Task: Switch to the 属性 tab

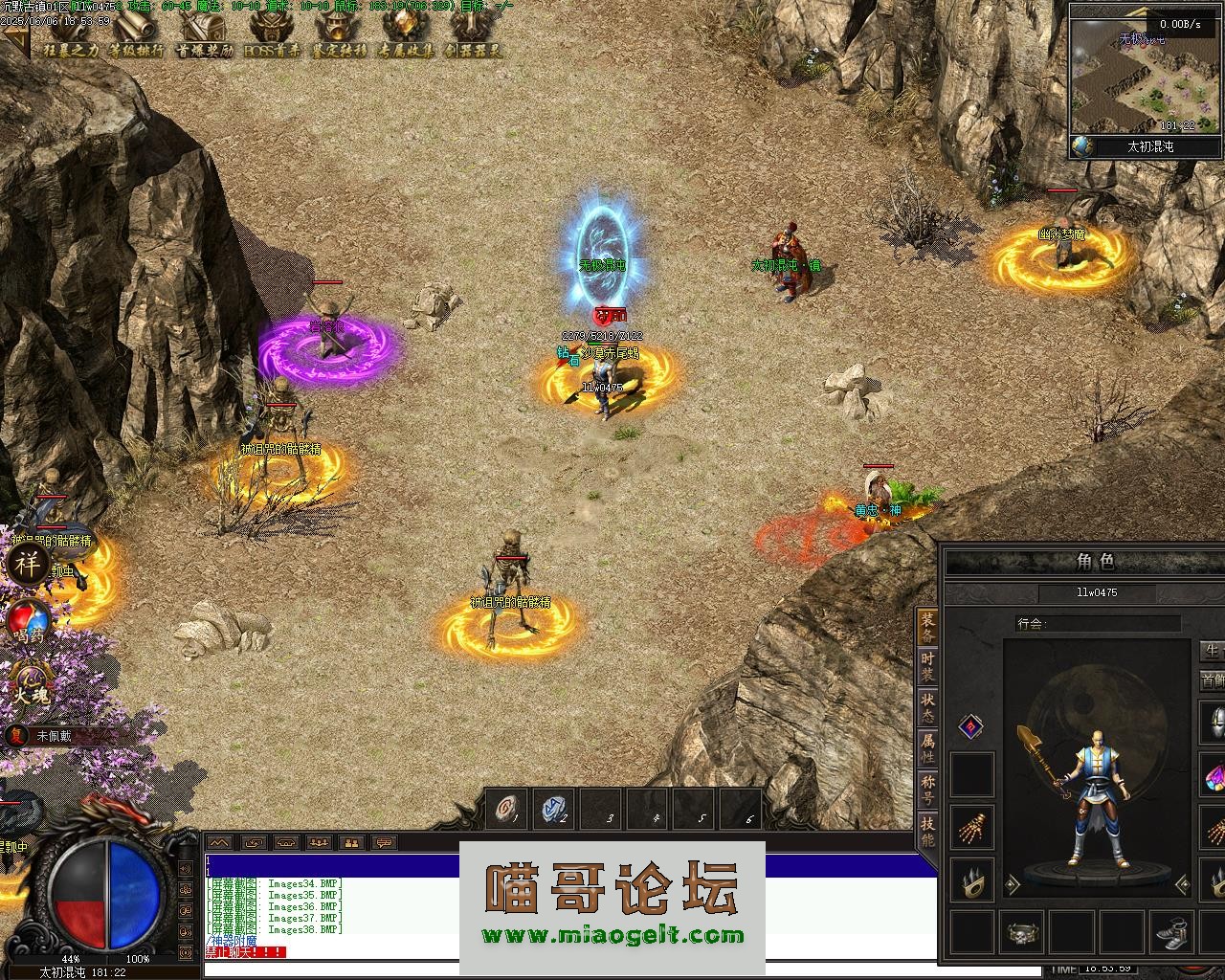Action: click(x=926, y=747)
